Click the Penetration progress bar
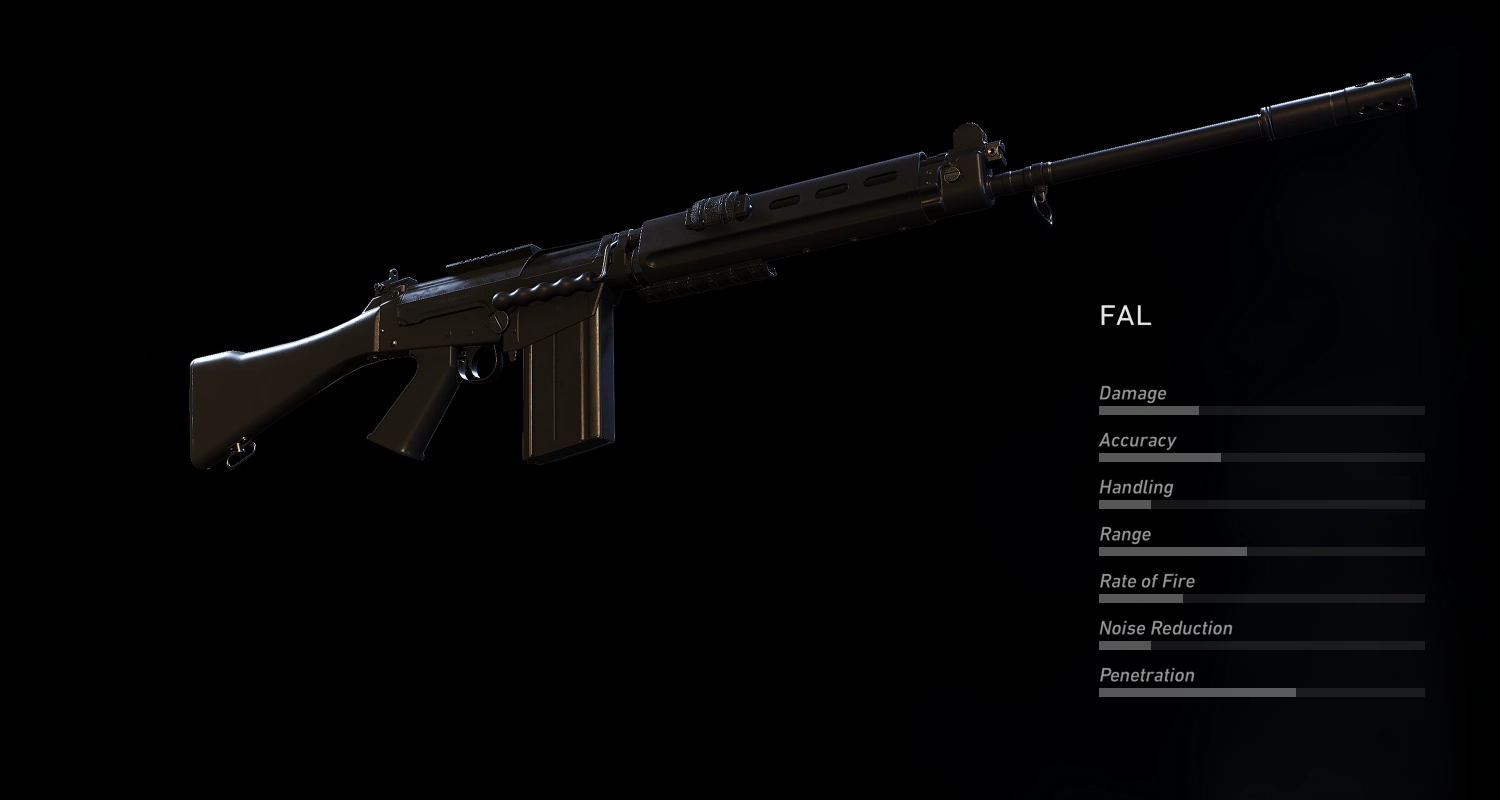 coord(1260,692)
